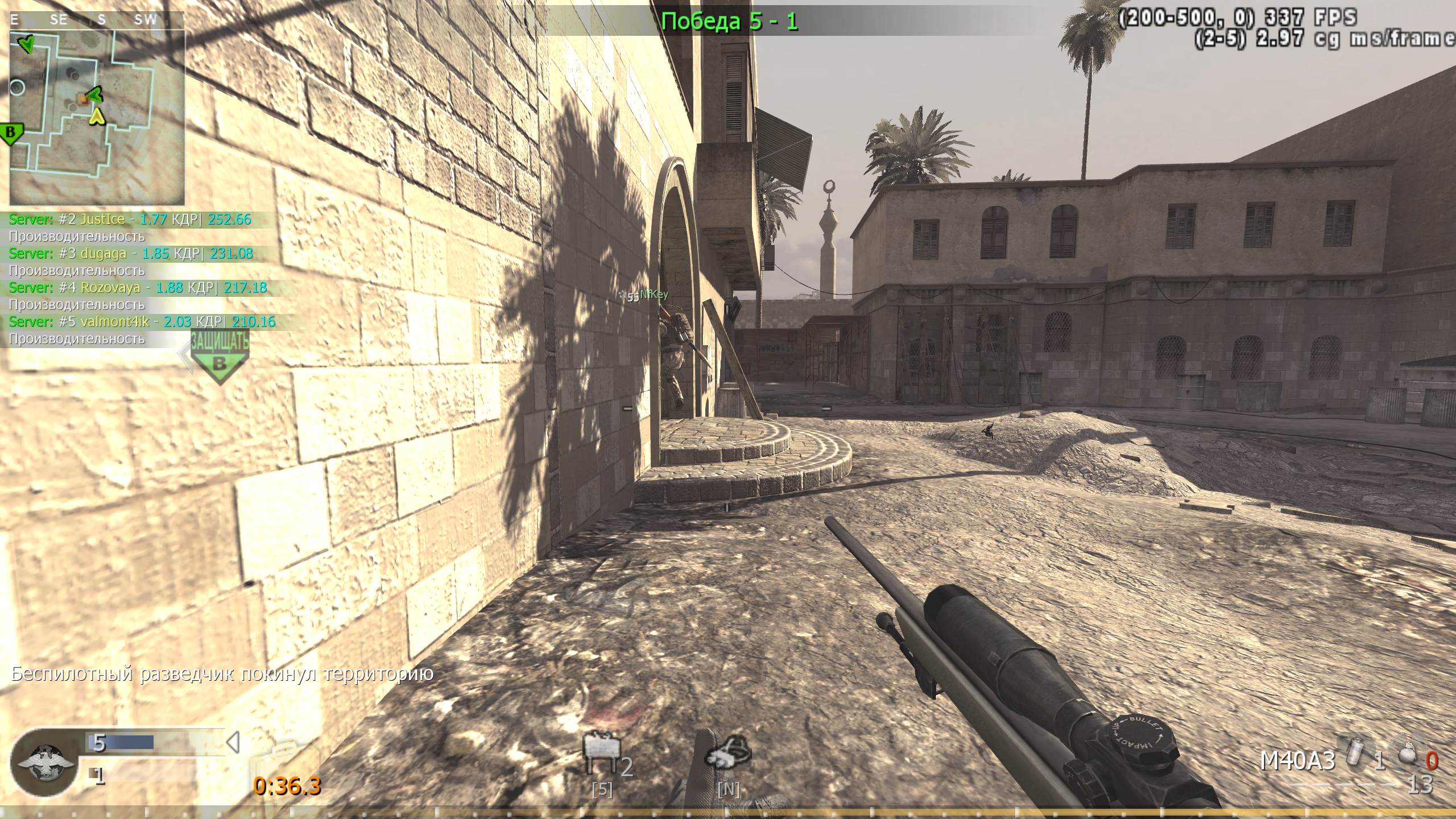Click the eagle team emblem in the score panel
Viewport: 1456px width, 819px height.
(45, 760)
